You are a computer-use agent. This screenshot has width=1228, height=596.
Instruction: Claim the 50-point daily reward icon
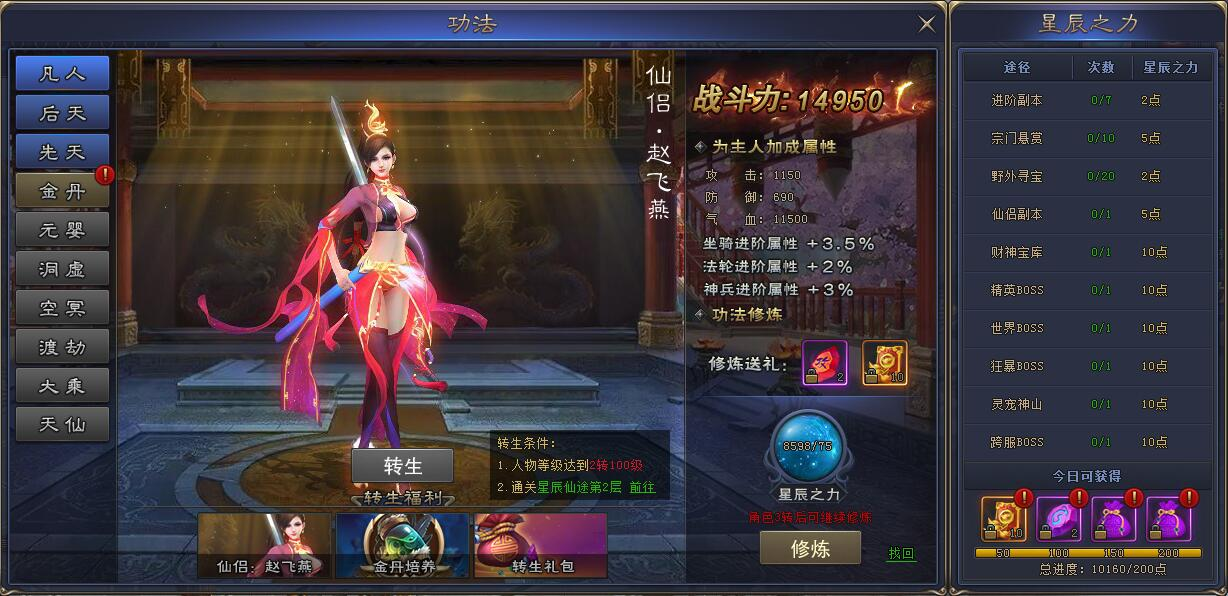coord(1001,519)
